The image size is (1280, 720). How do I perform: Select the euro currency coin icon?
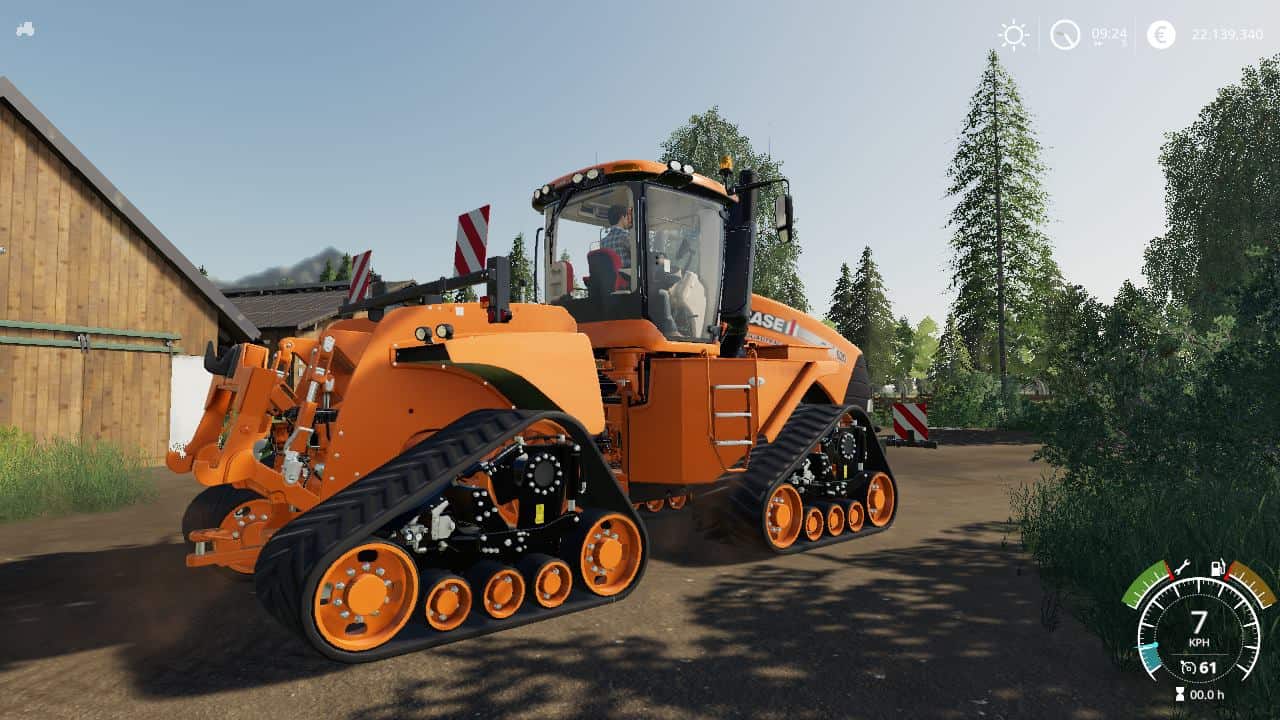click(x=1160, y=33)
